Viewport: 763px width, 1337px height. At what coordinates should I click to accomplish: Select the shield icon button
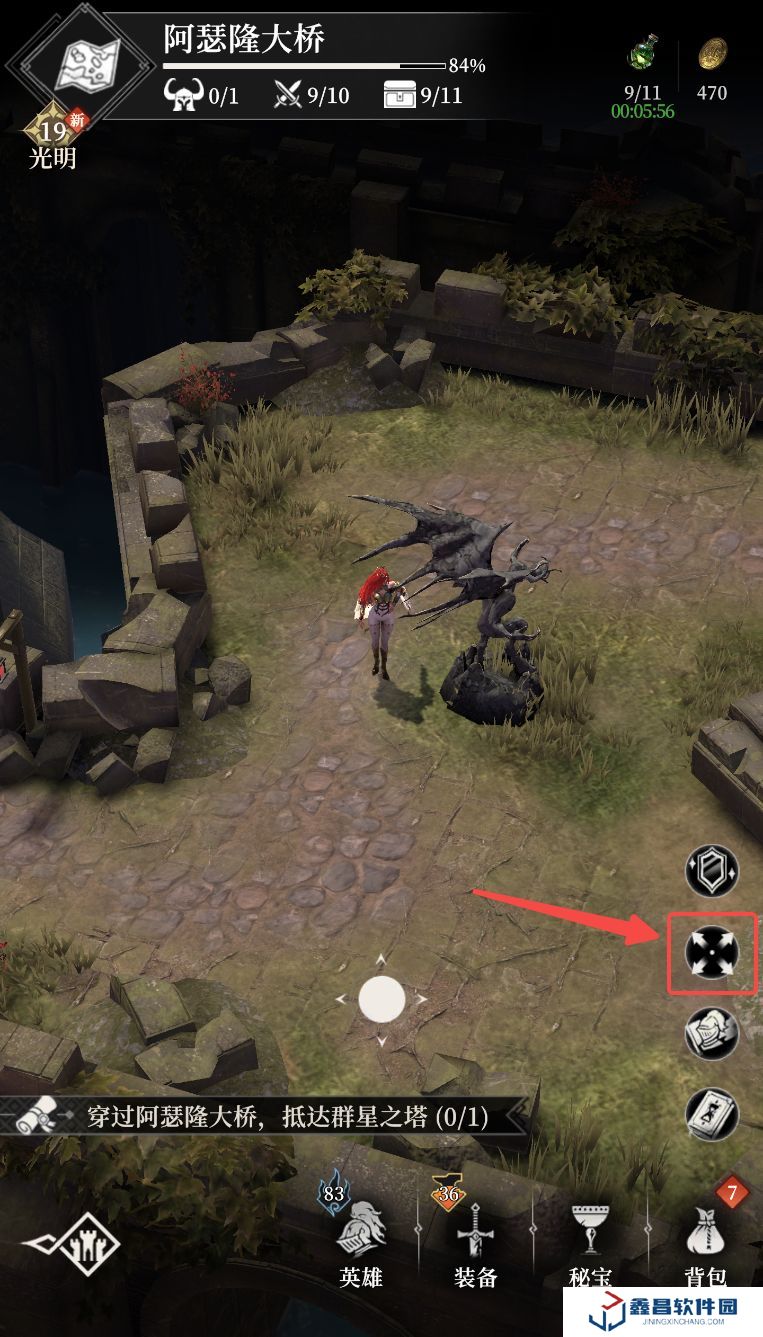coord(712,870)
